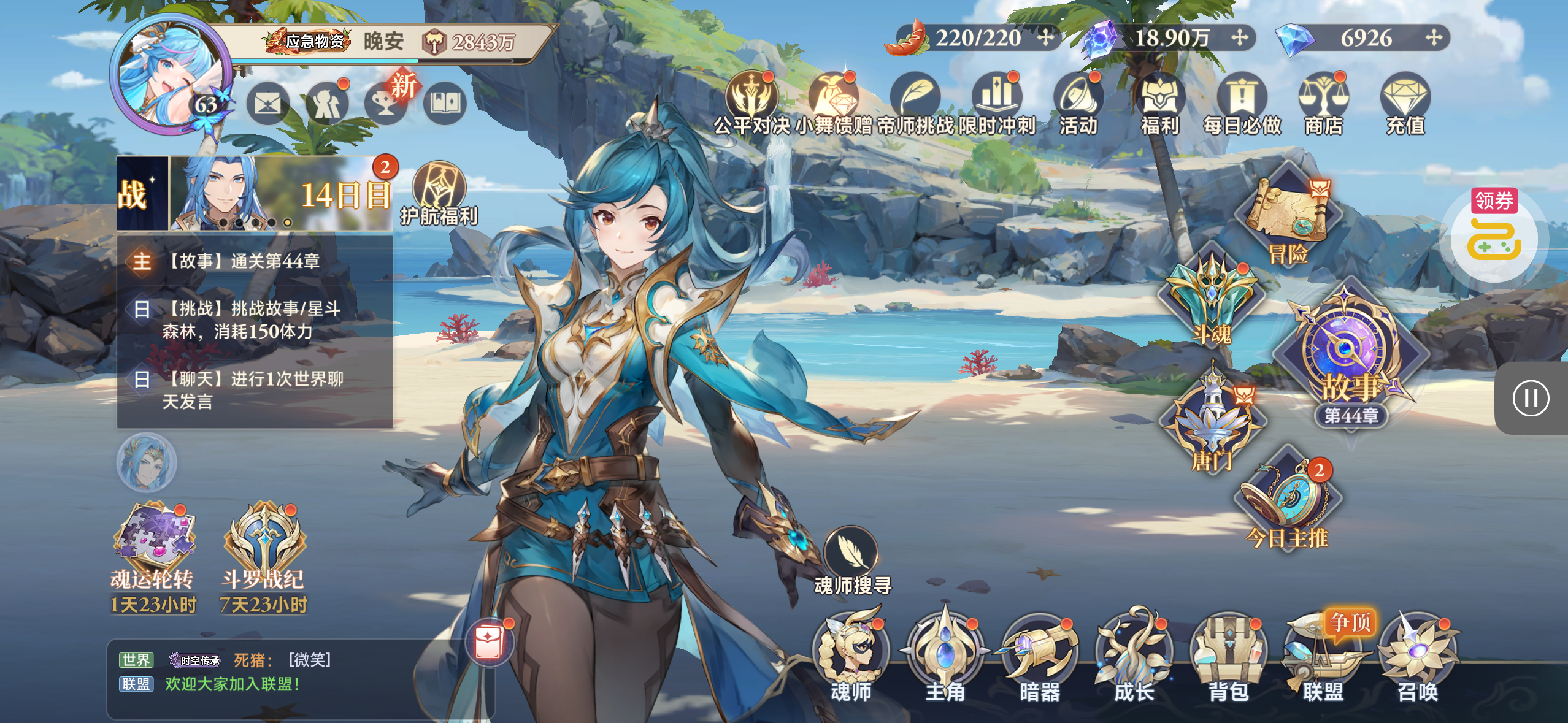Open the 唐门 sect building
This screenshot has height=723, width=1568.
[1212, 423]
